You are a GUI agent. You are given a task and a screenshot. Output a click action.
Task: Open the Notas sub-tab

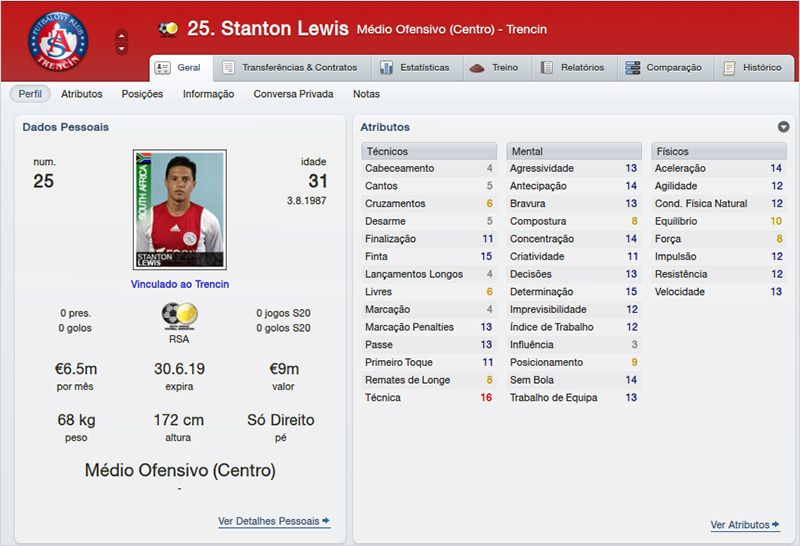coord(366,94)
